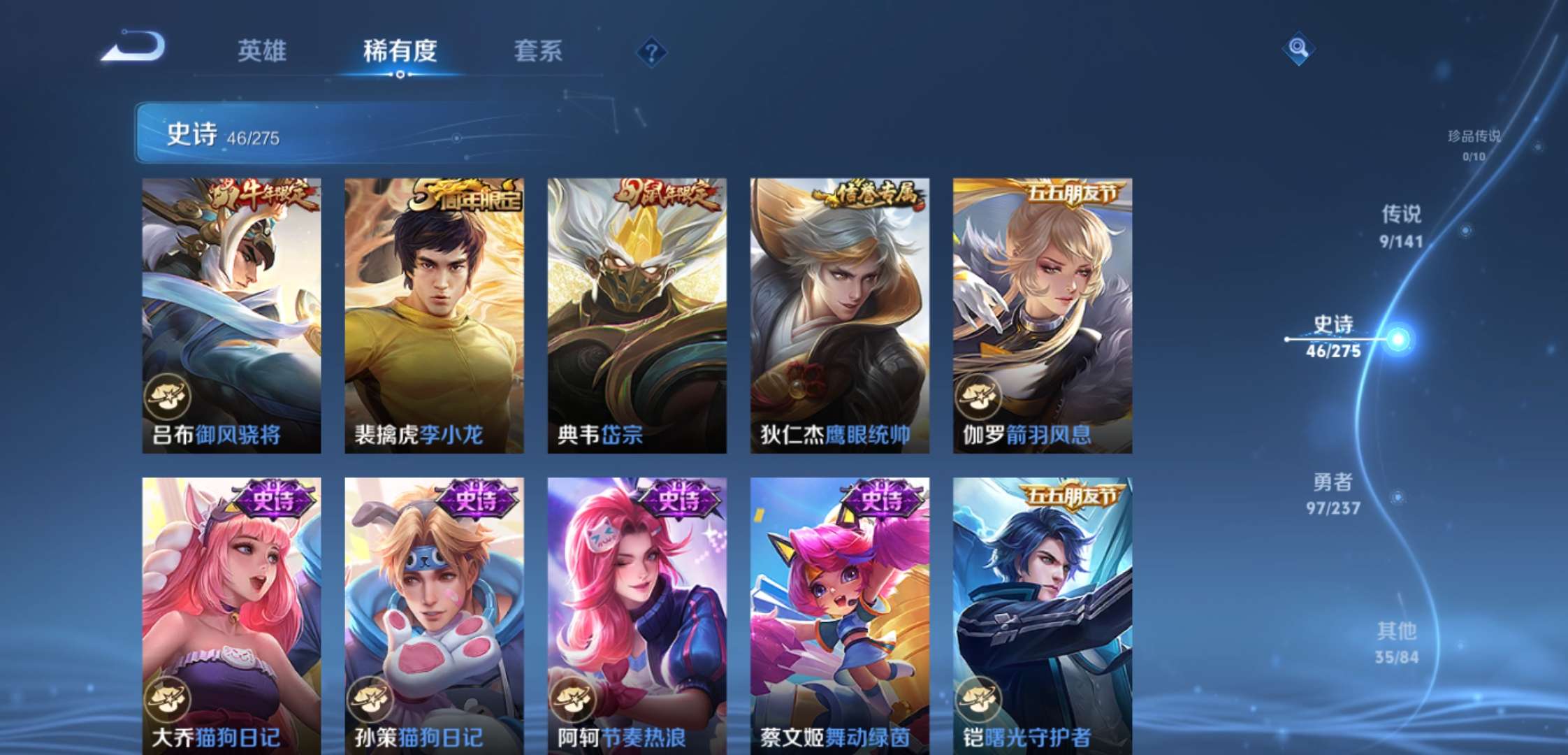Click the help question mark icon
Viewport: 1568px width, 755px height.
click(651, 50)
